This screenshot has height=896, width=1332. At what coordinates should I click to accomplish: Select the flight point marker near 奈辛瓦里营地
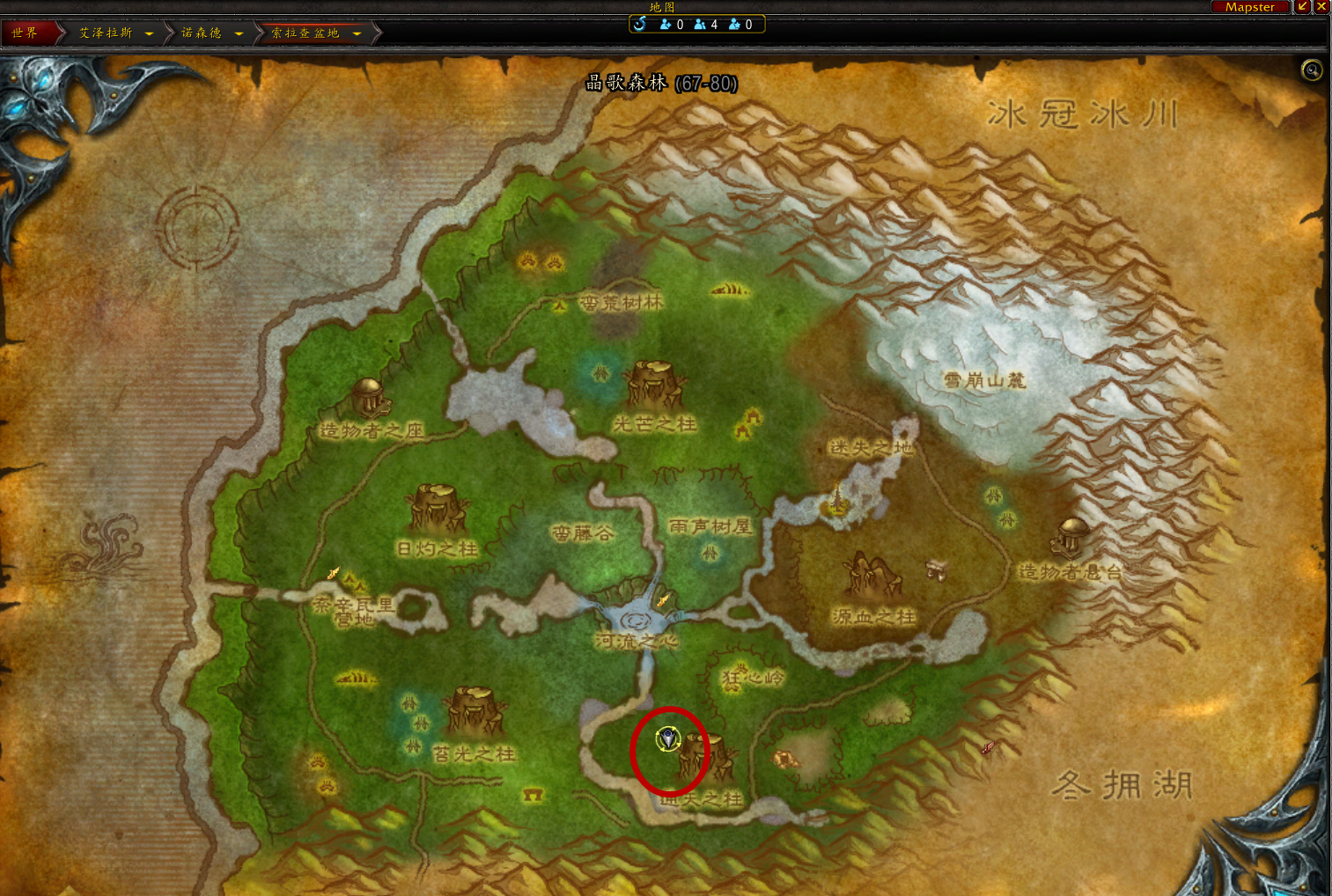[x=334, y=573]
